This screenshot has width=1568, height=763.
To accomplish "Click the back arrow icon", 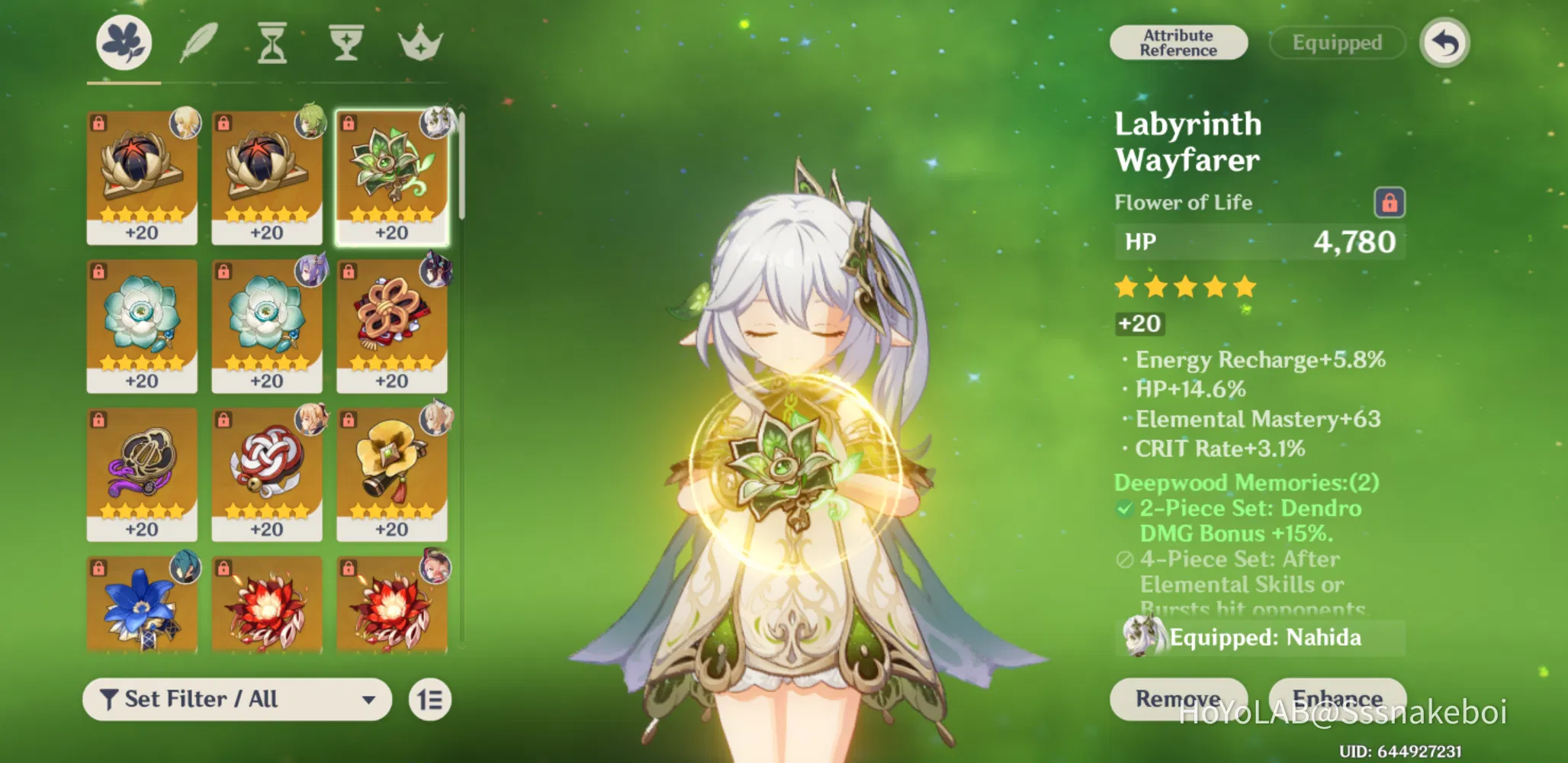I will 1444,43.
